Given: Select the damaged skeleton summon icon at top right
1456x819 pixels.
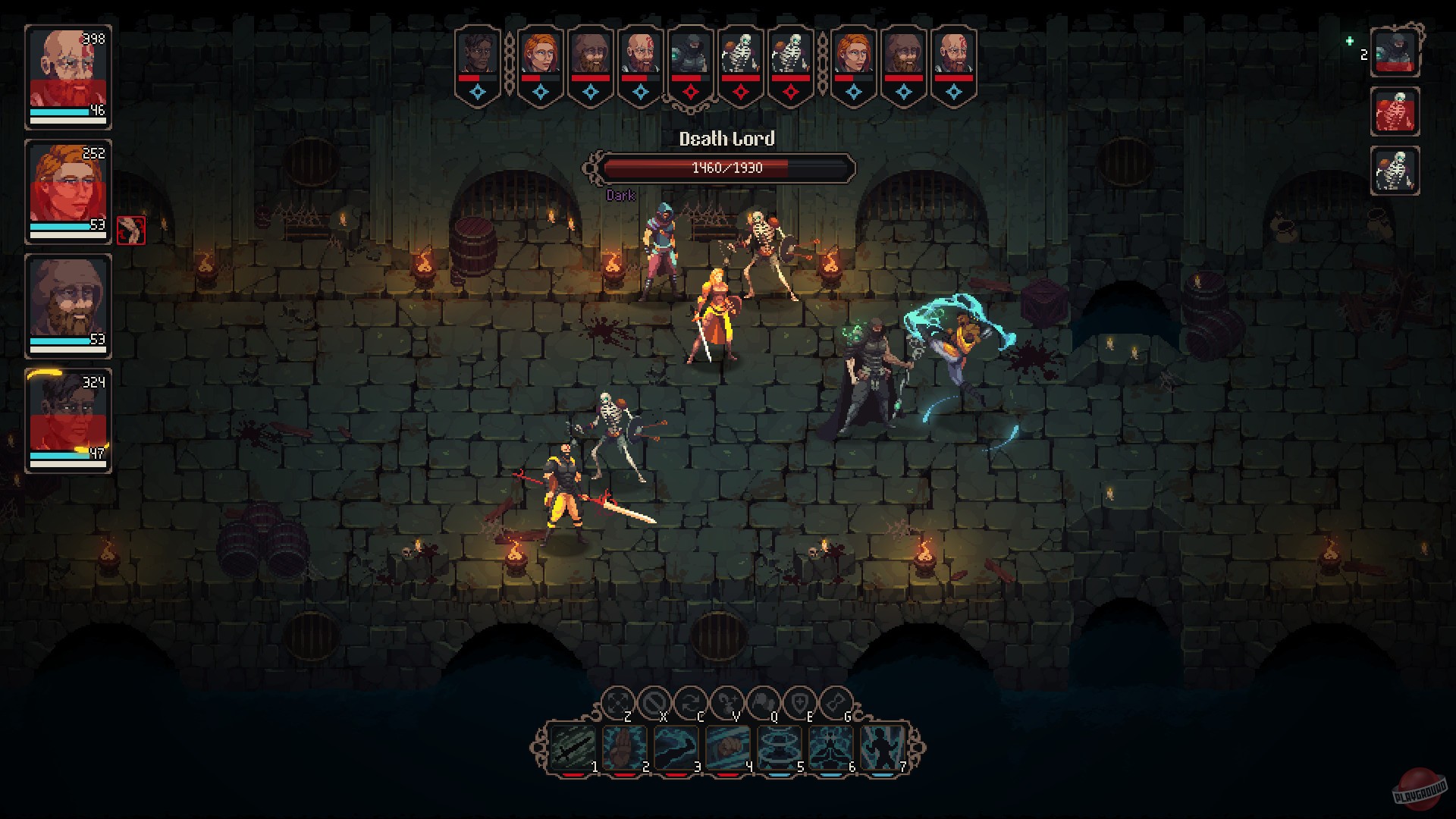Looking at the screenshot, I should pos(1395,112).
